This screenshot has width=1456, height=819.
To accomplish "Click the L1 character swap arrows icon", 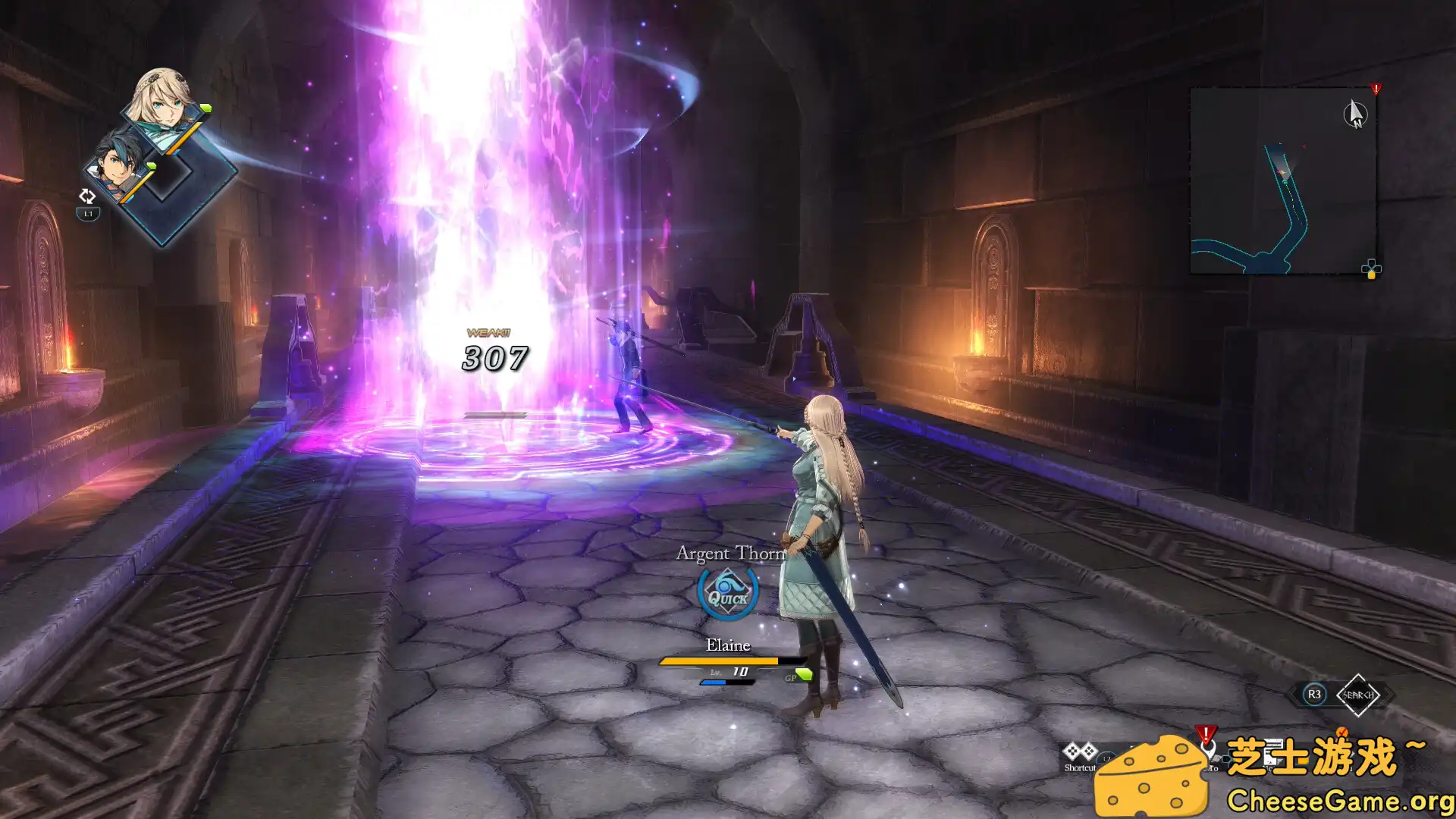I will [87, 196].
